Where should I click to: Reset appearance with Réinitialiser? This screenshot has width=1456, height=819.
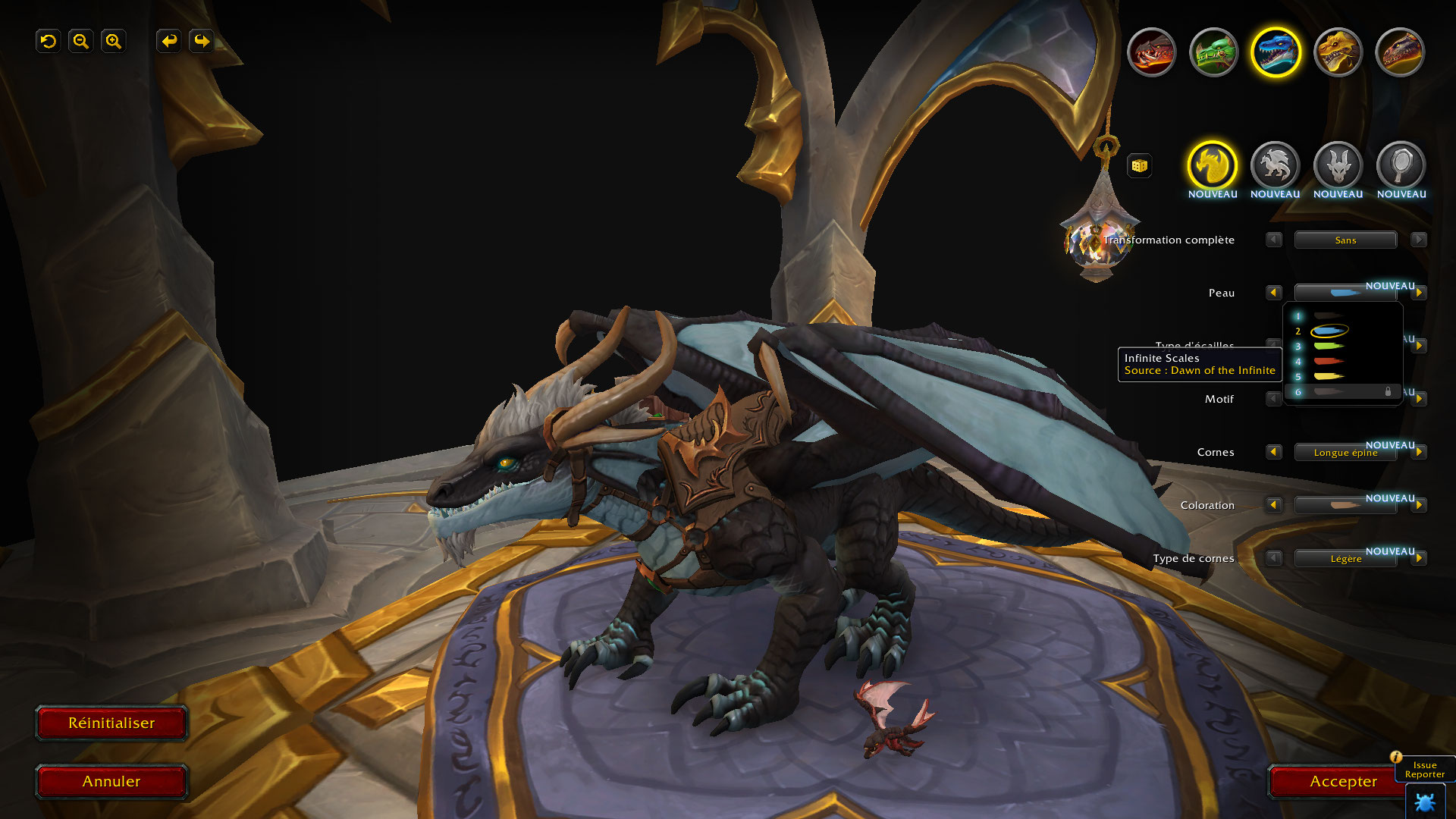point(111,723)
